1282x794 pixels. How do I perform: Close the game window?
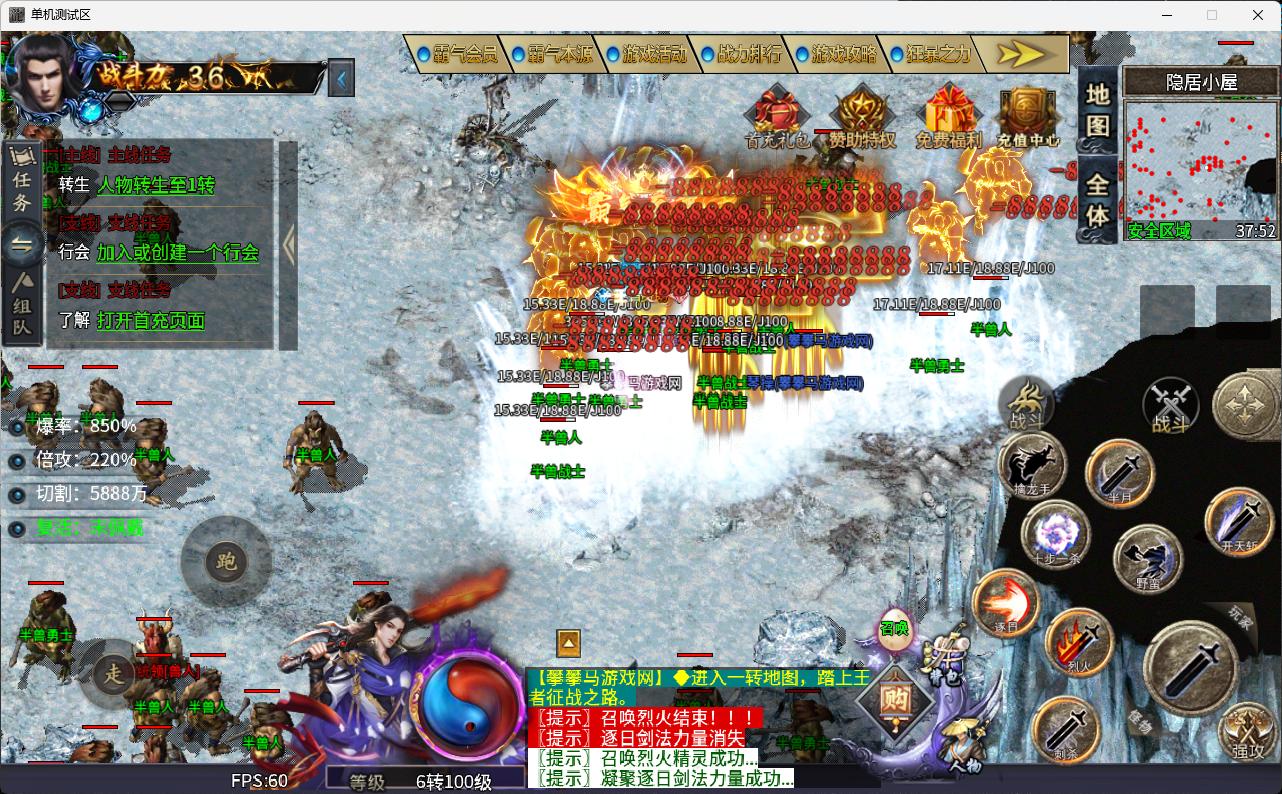click(x=1258, y=15)
